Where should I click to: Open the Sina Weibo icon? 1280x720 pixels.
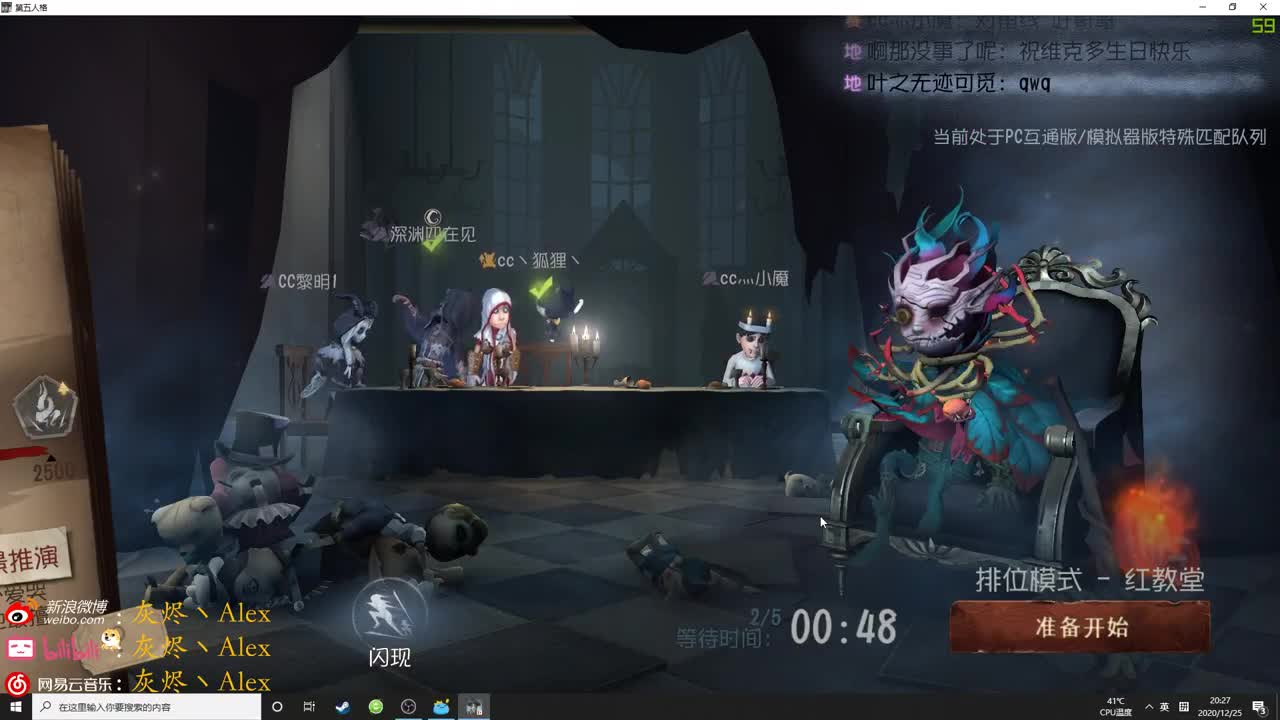tap(17, 613)
